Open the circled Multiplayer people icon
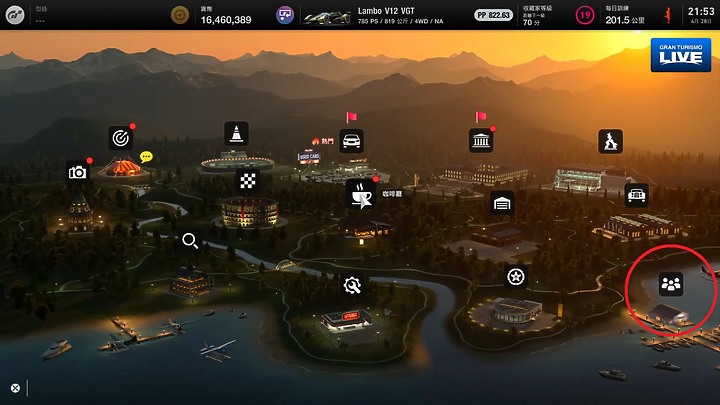The height and width of the screenshot is (405, 720). (x=670, y=285)
